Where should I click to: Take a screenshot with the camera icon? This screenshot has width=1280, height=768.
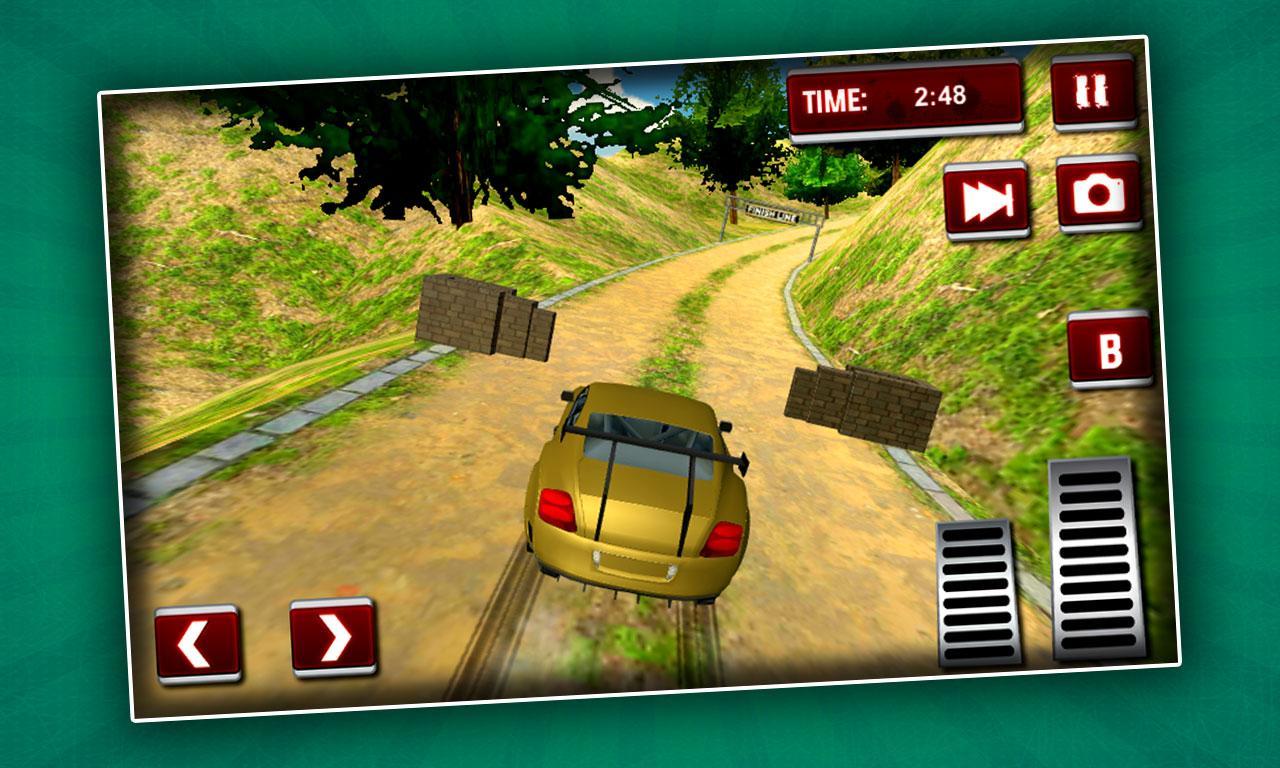pos(1100,196)
